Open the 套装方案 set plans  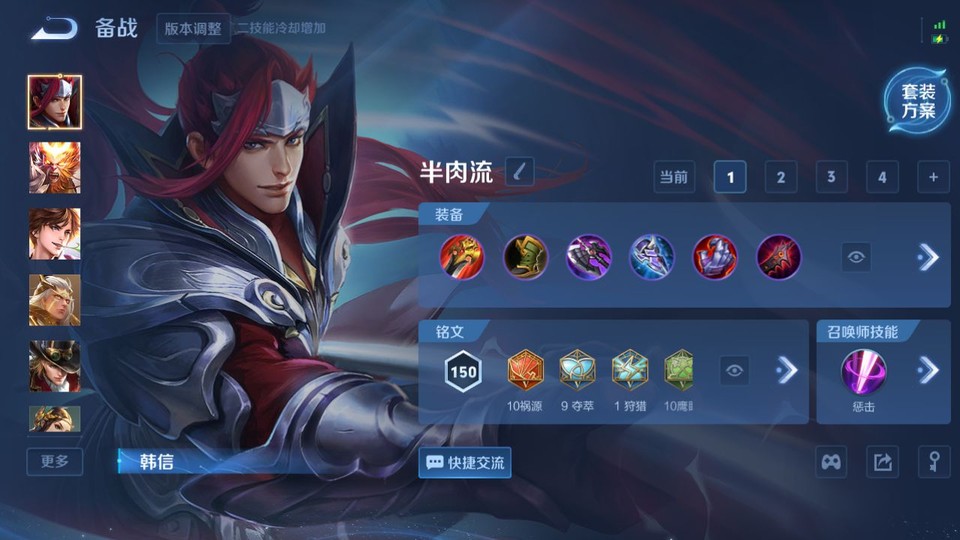(917, 101)
